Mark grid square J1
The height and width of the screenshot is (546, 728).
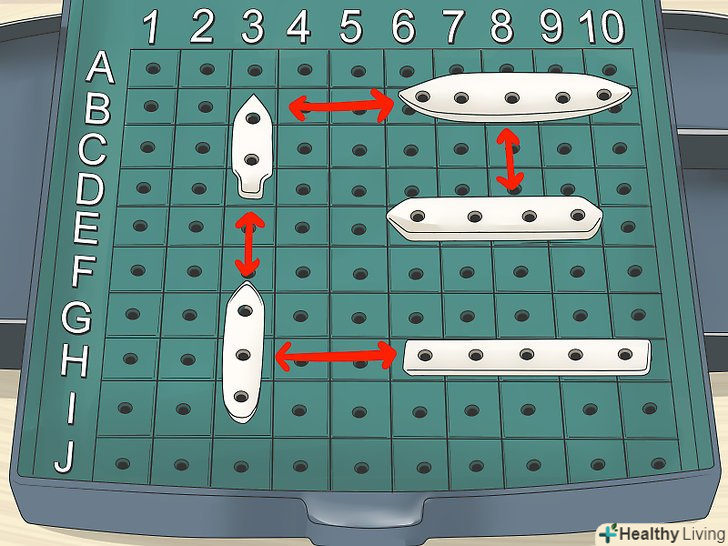click(x=122, y=463)
